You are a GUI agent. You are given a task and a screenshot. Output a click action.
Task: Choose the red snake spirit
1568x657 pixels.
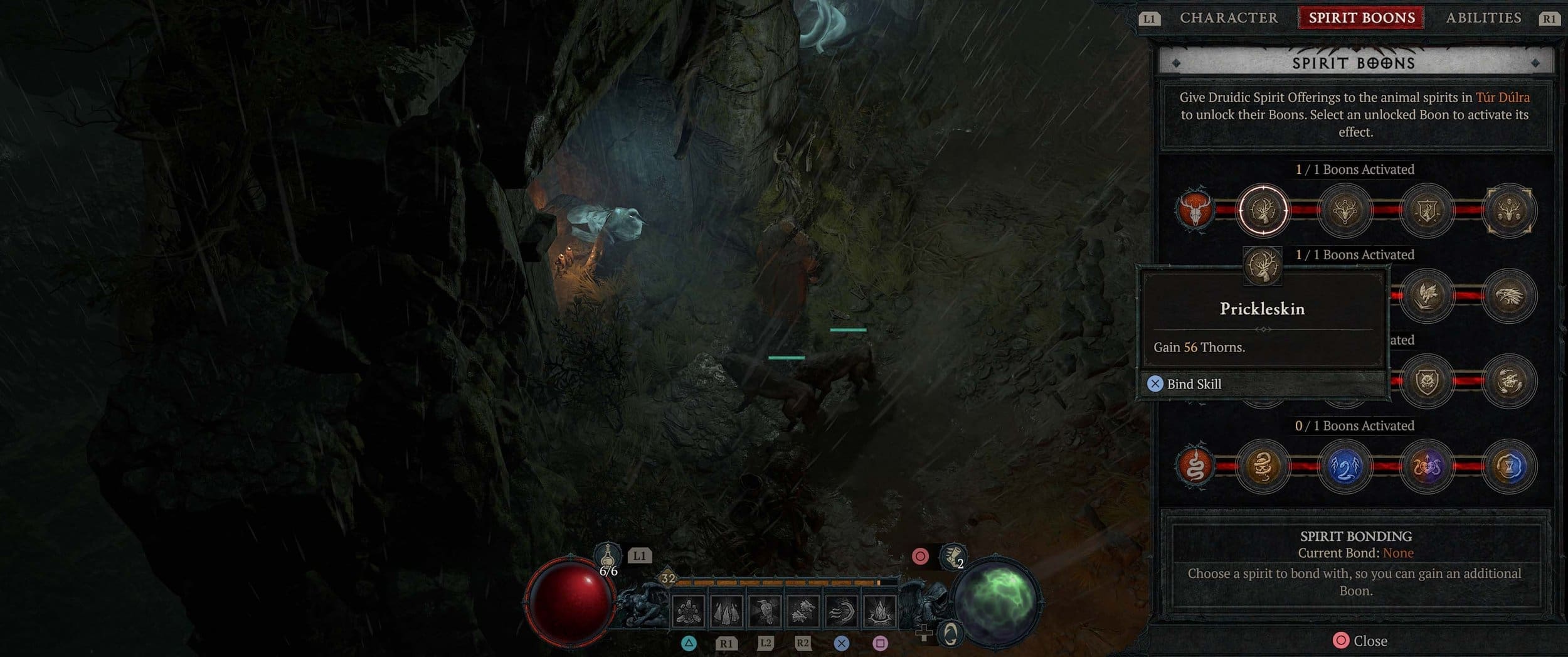[x=1194, y=467]
